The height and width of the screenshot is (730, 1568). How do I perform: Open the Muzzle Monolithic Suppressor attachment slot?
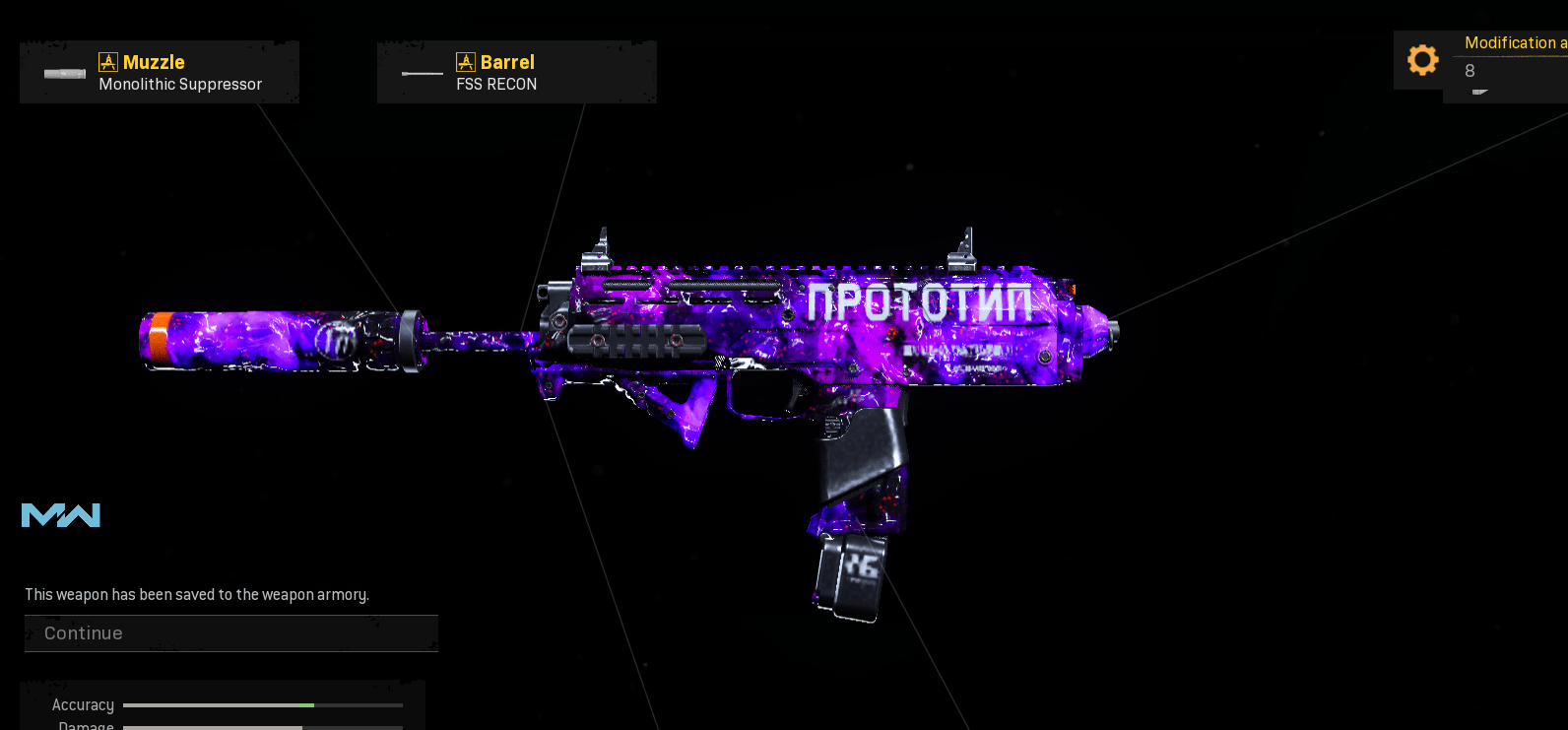point(160,72)
